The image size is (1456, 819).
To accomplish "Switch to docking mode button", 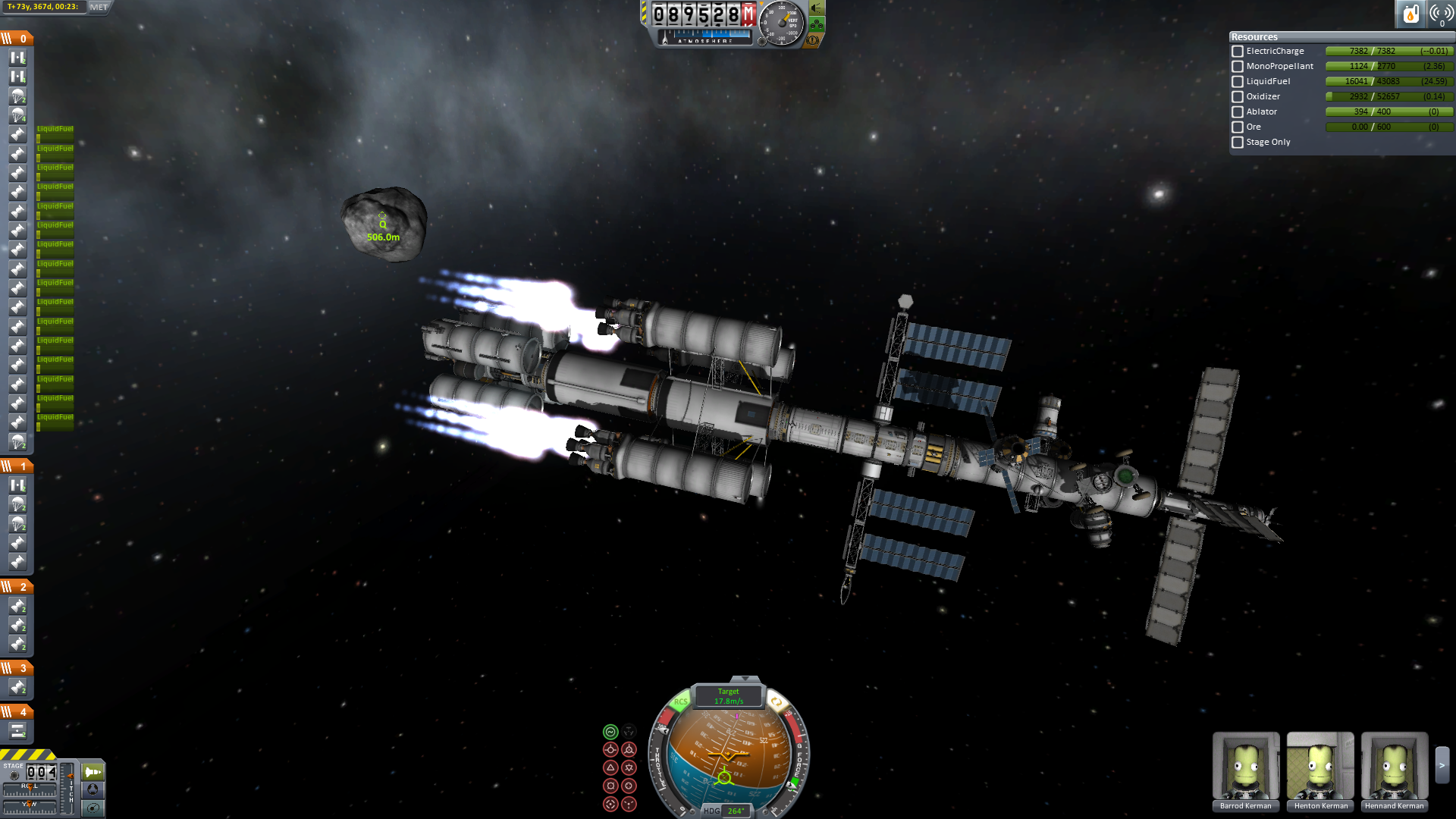I will pyautogui.click(x=93, y=789).
